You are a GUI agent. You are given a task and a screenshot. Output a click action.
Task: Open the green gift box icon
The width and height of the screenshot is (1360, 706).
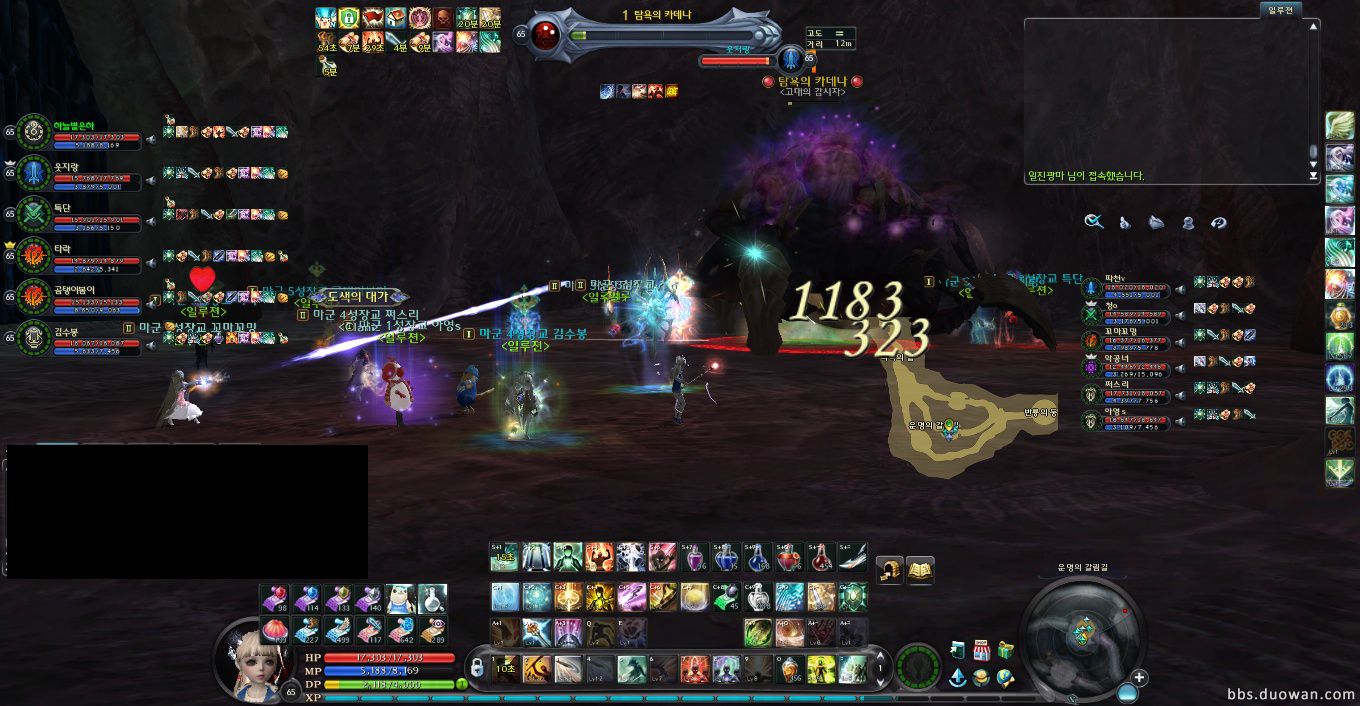[x=1005, y=650]
